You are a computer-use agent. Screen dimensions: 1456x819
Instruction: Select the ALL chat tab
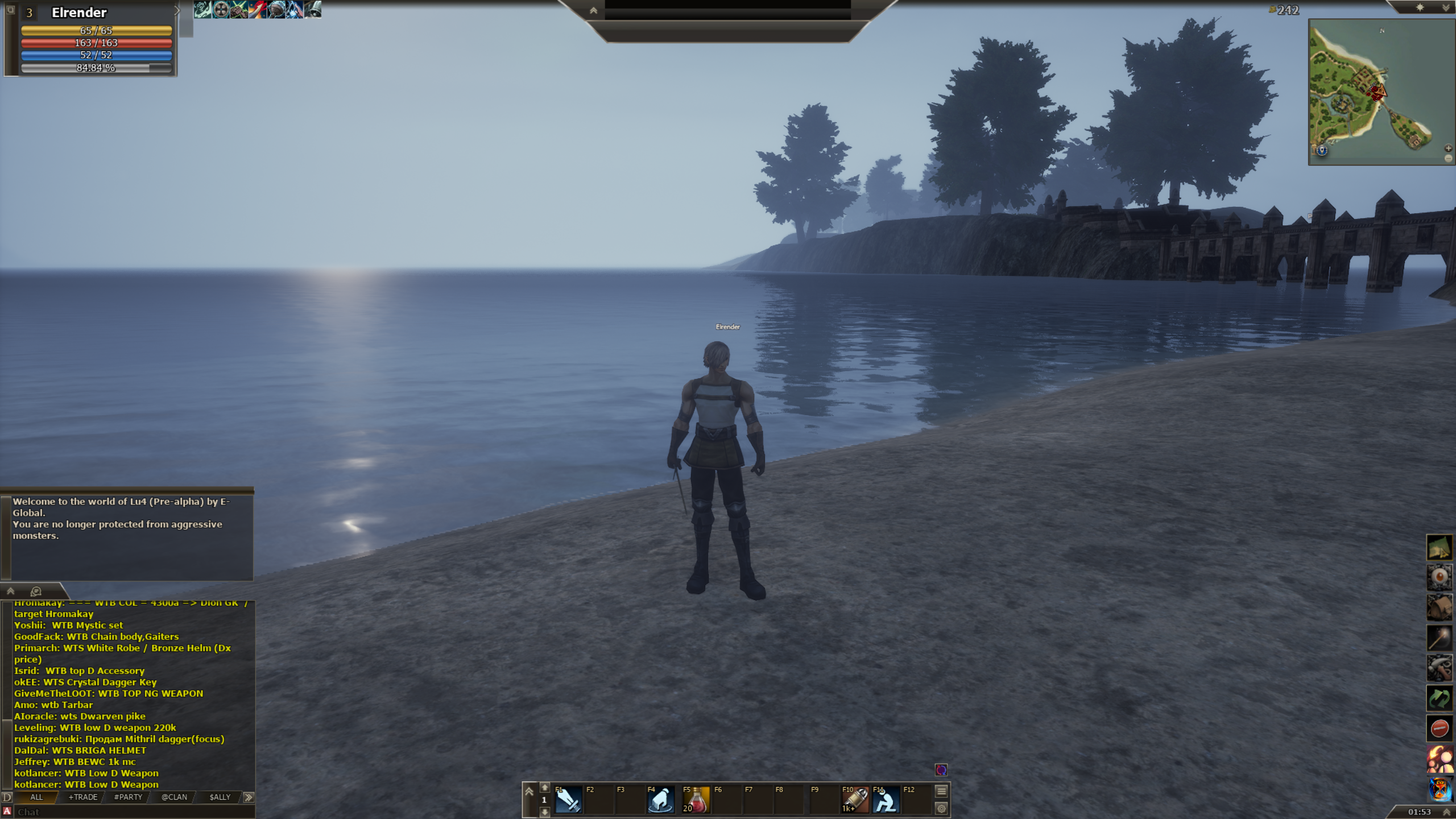pyautogui.click(x=36, y=797)
